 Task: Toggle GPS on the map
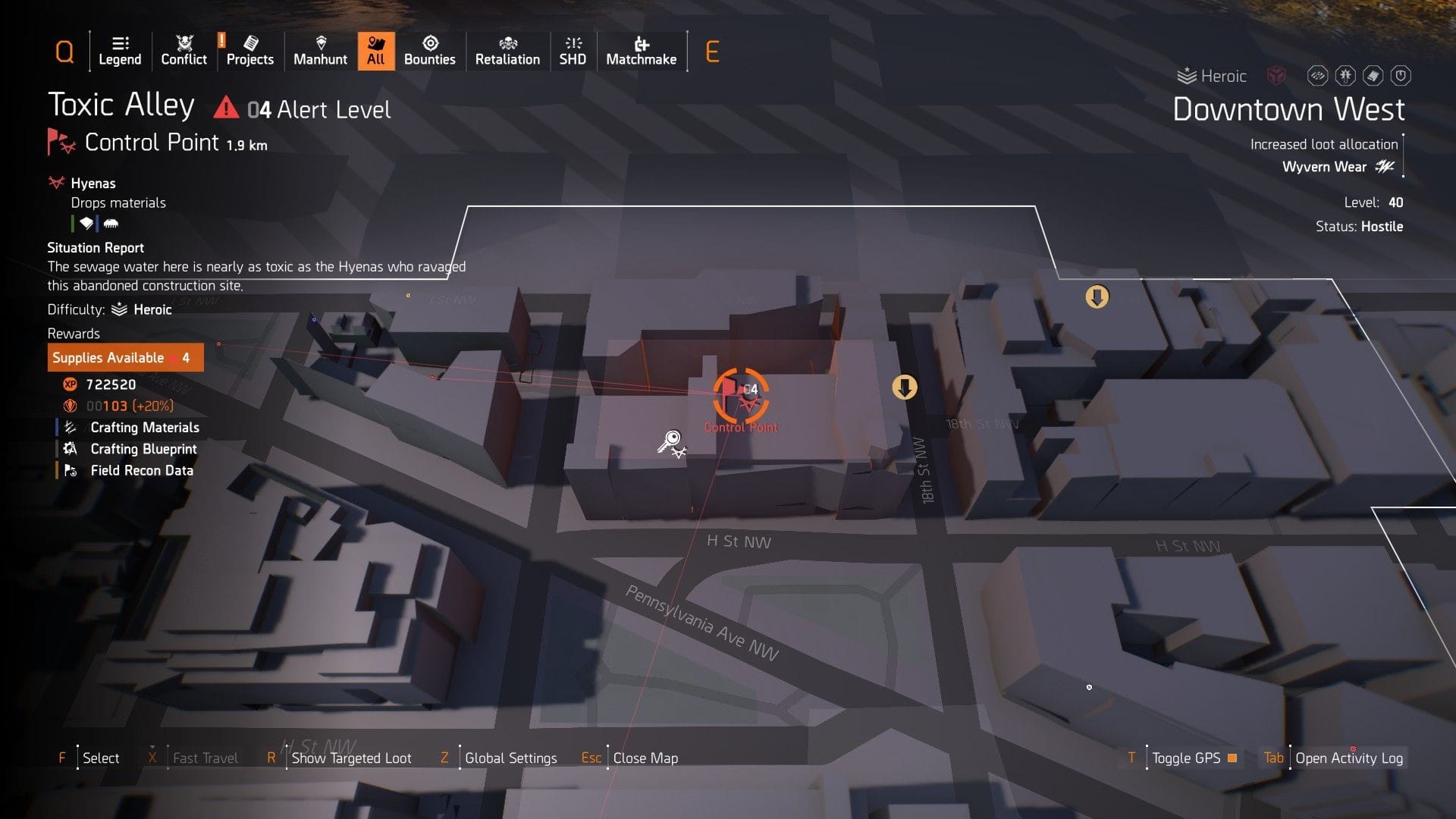pyautogui.click(x=1185, y=758)
